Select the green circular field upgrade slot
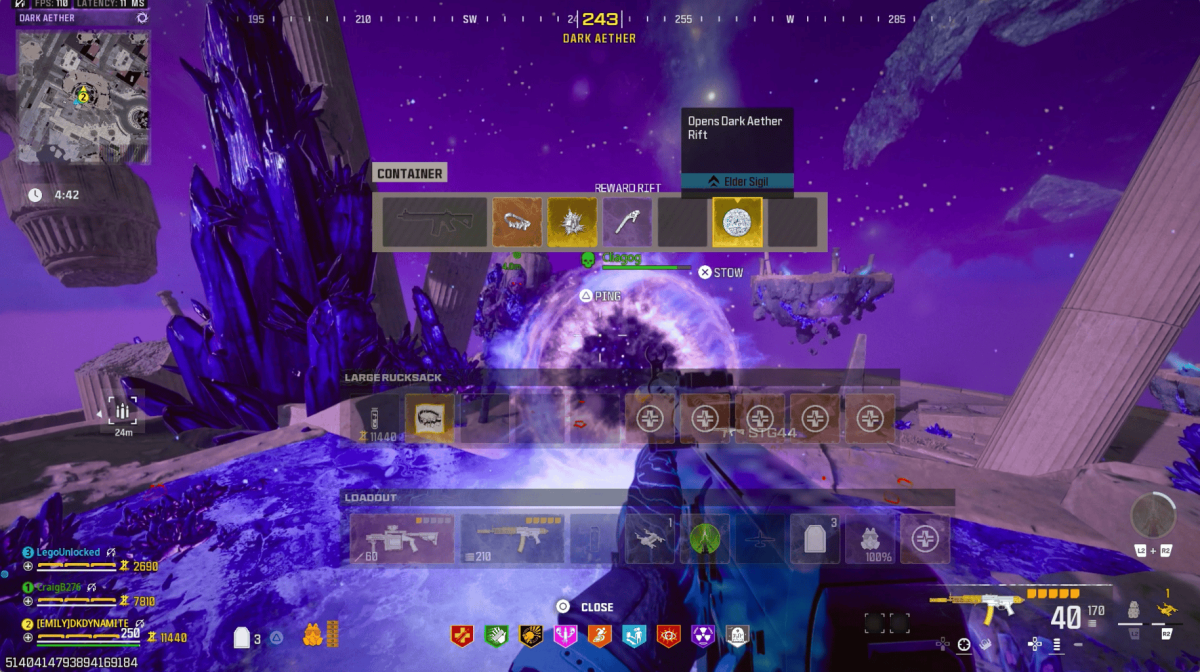Viewport: 1200px width, 672px height. click(x=705, y=539)
